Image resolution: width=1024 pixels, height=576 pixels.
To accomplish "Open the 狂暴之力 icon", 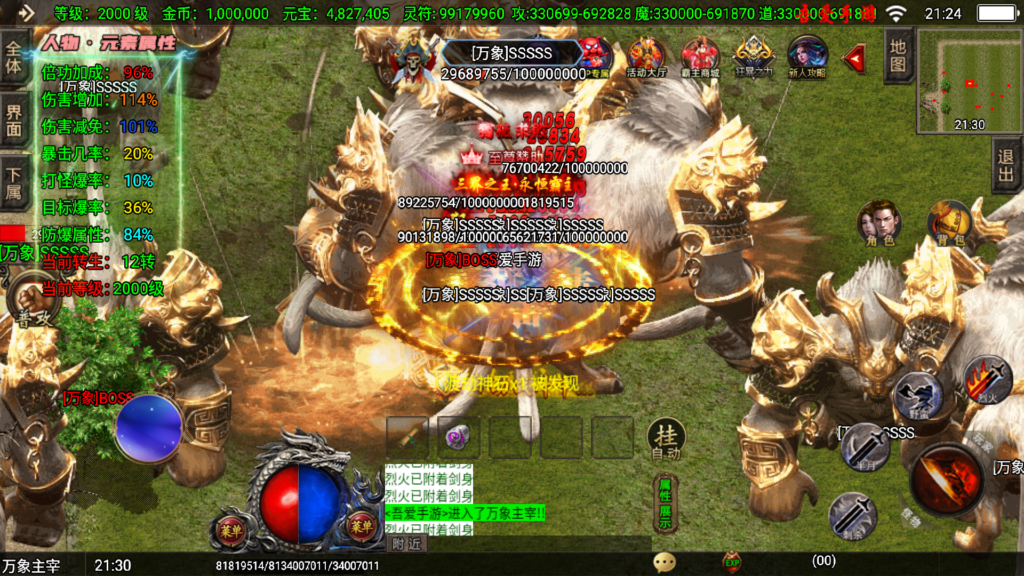I will click(x=753, y=57).
